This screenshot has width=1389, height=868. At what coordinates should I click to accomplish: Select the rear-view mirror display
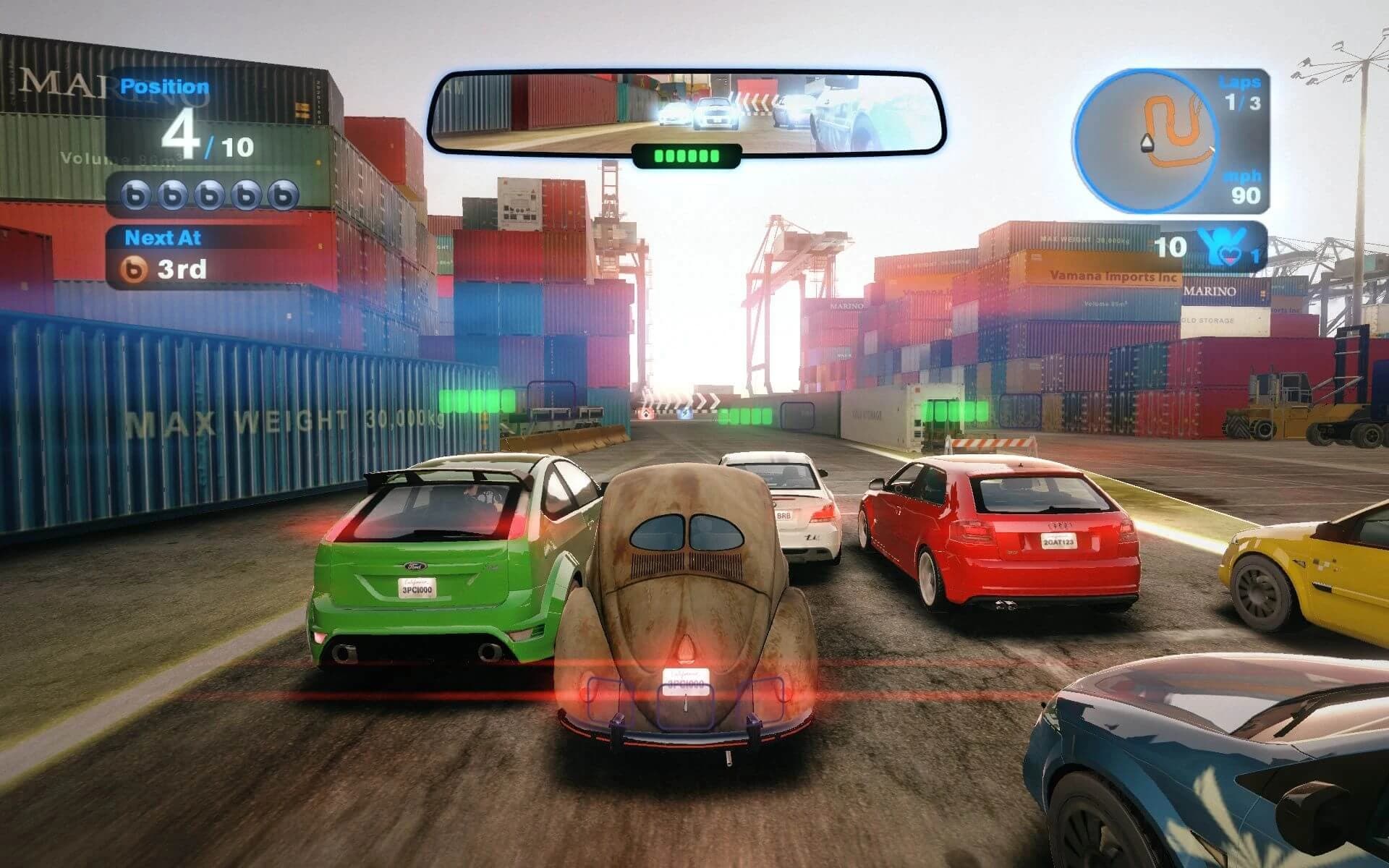pyautogui.click(x=686, y=112)
